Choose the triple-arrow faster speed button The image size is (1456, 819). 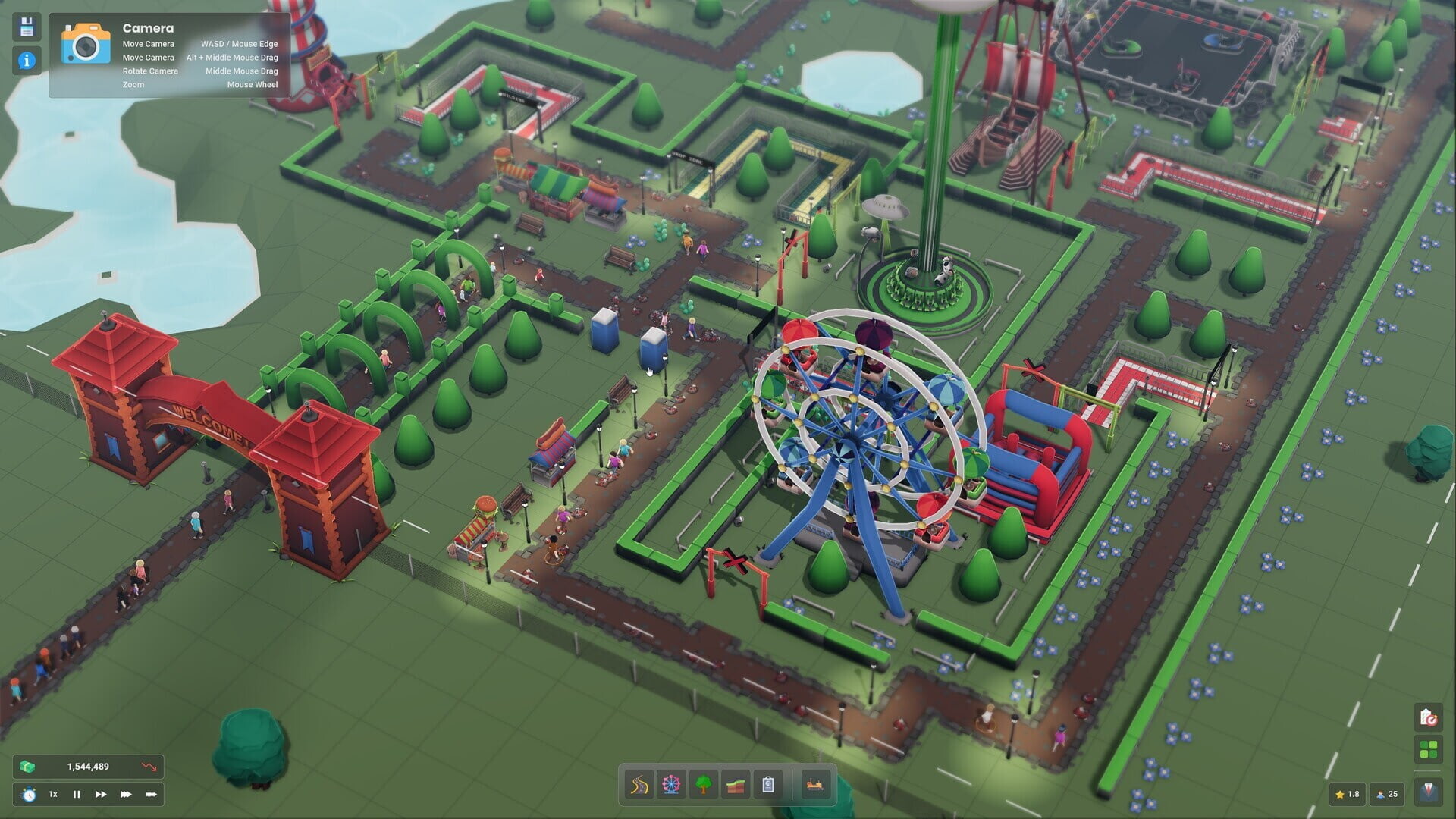pos(126,794)
